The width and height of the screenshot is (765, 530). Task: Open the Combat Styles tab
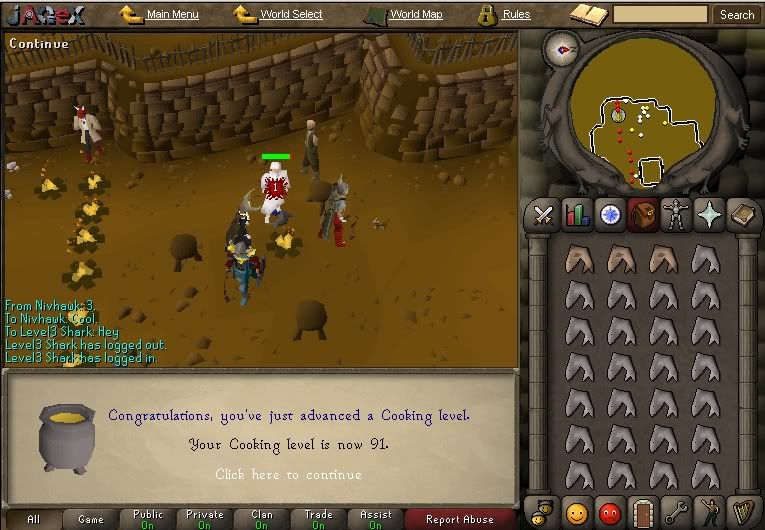(x=543, y=215)
